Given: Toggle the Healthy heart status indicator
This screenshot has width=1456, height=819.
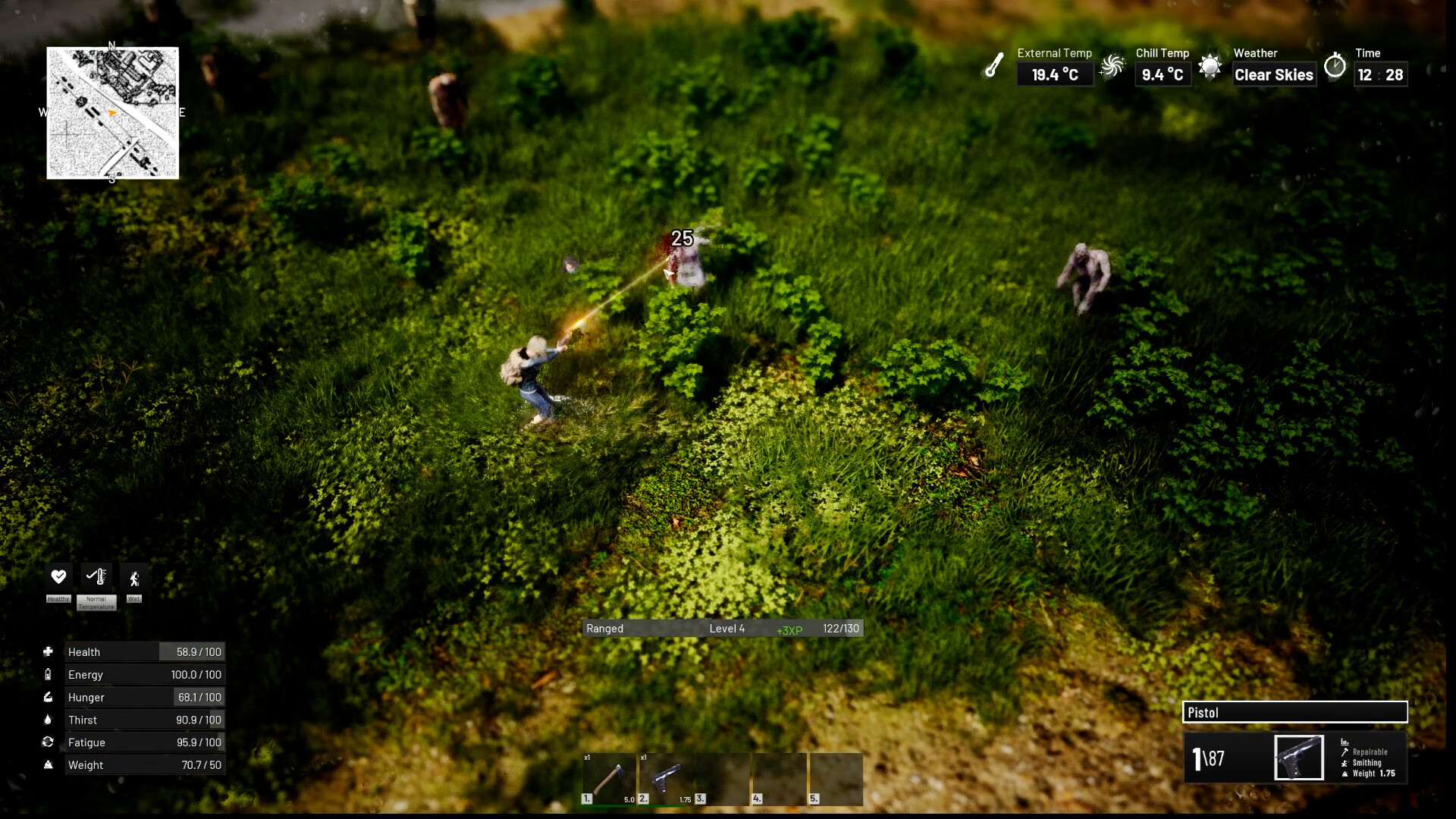Looking at the screenshot, I should (58, 576).
